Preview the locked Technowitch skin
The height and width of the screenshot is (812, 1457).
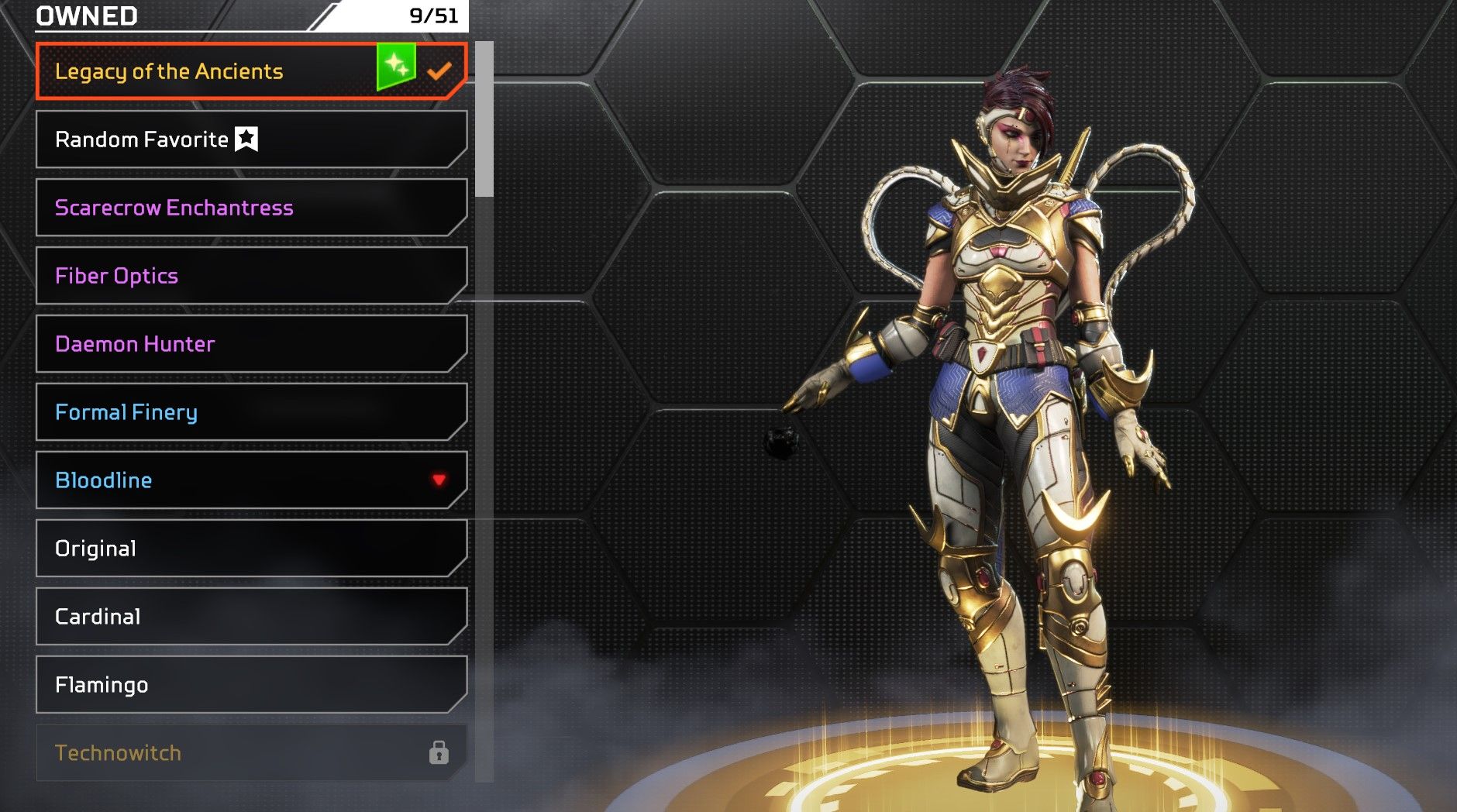(250, 753)
